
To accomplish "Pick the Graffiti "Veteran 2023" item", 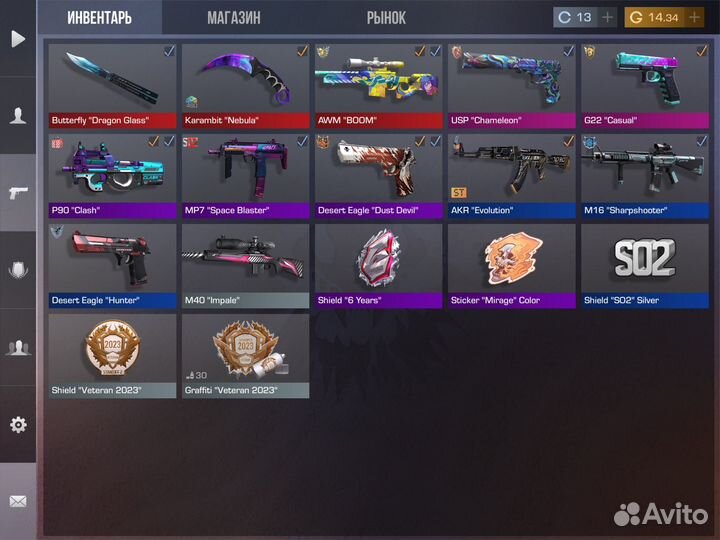I will [x=245, y=355].
